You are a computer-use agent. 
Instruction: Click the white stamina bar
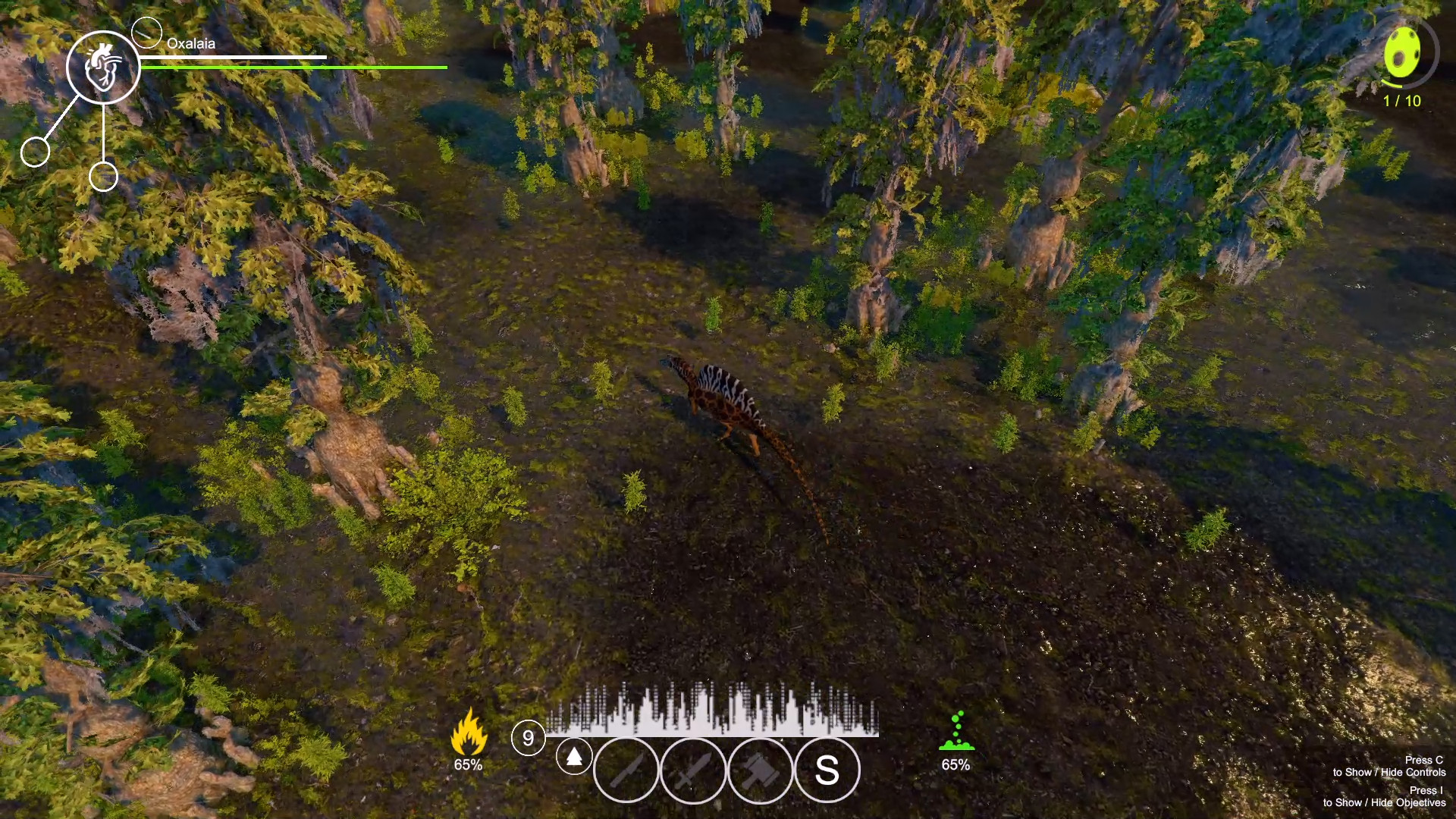[x=235, y=58]
